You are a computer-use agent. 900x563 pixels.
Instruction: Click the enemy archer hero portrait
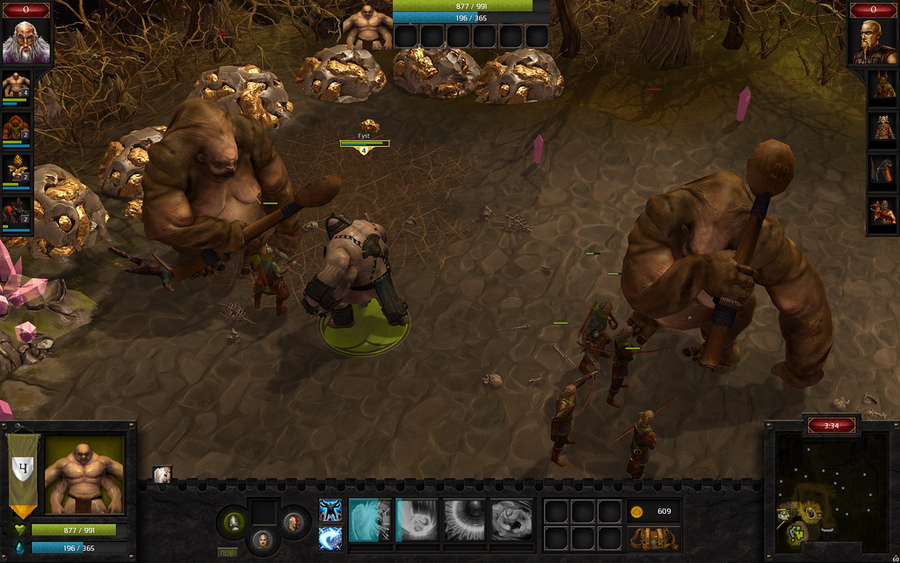coord(882,214)
